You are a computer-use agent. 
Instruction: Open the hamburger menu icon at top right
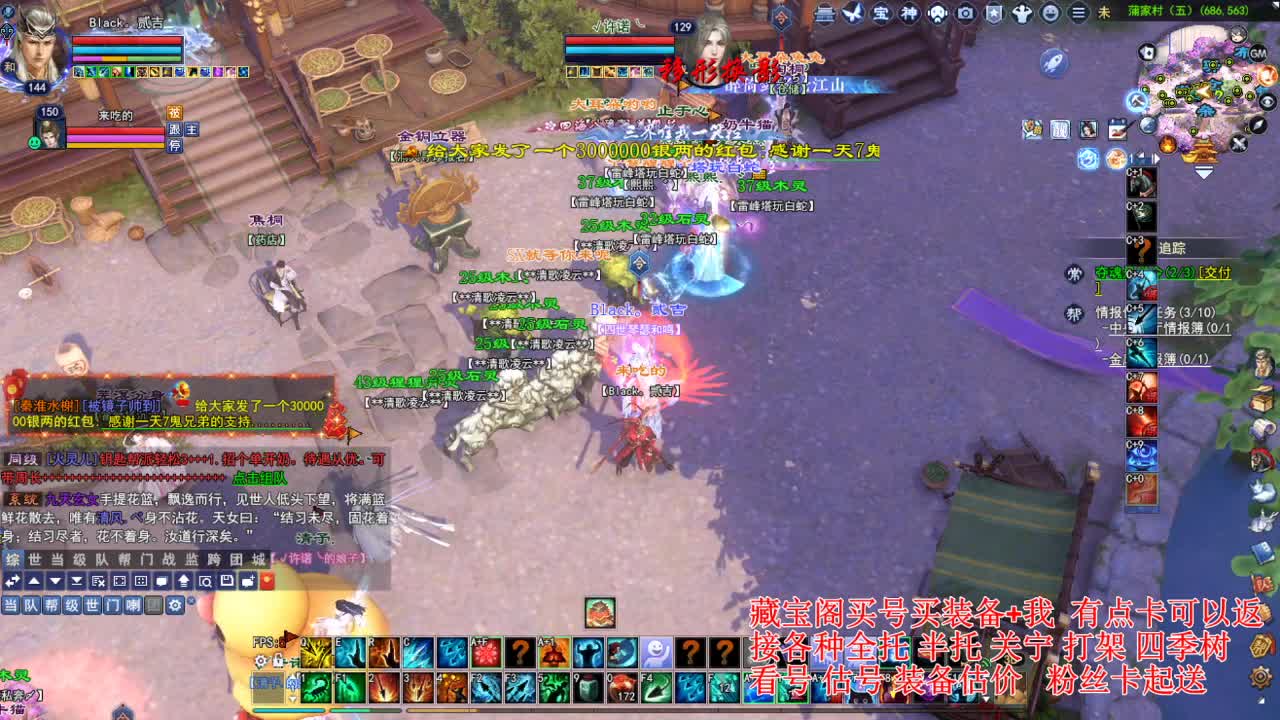pyautogui.click(x=1078, y=13)
